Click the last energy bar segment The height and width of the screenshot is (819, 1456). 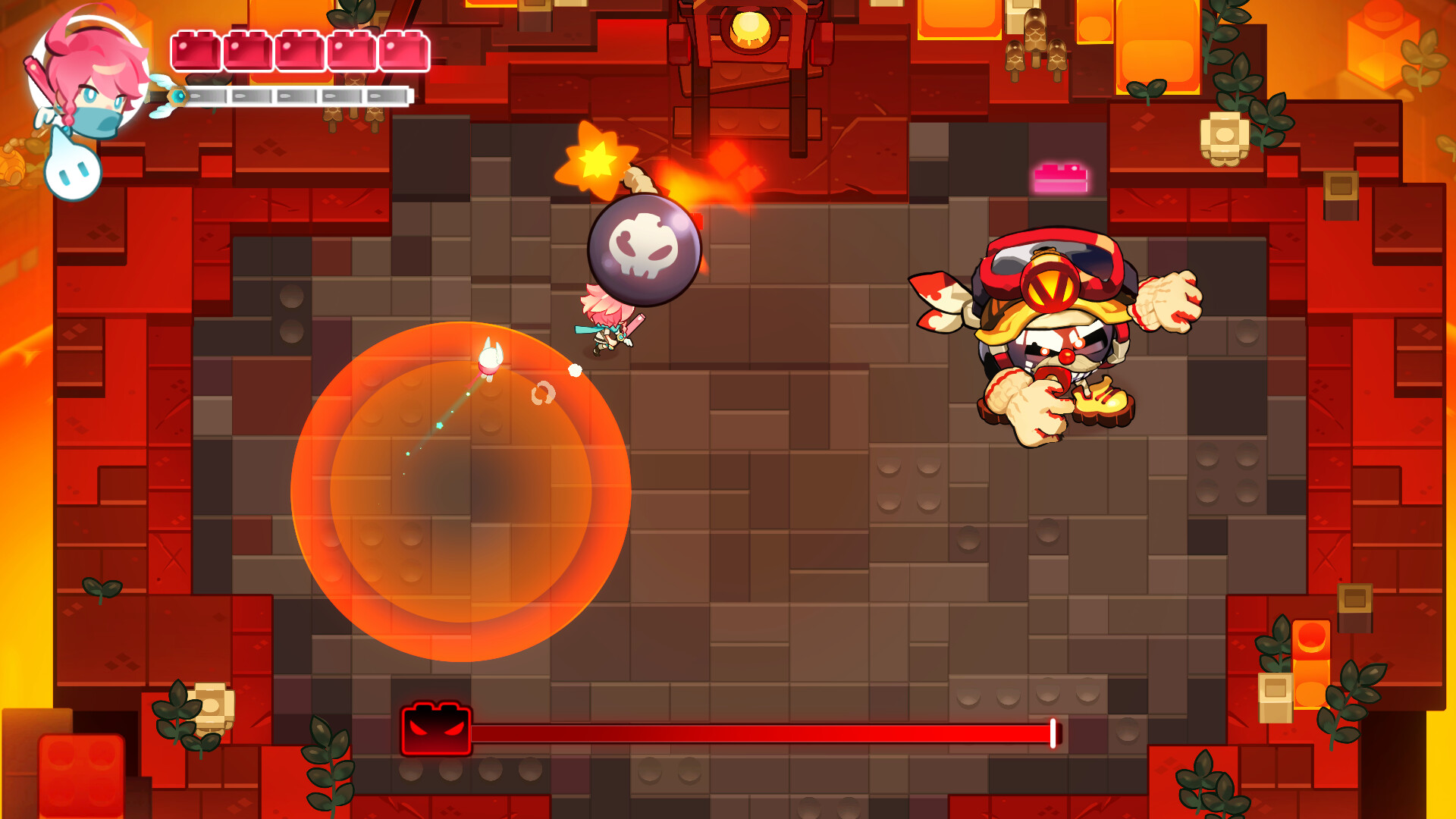tap(387, 94)
